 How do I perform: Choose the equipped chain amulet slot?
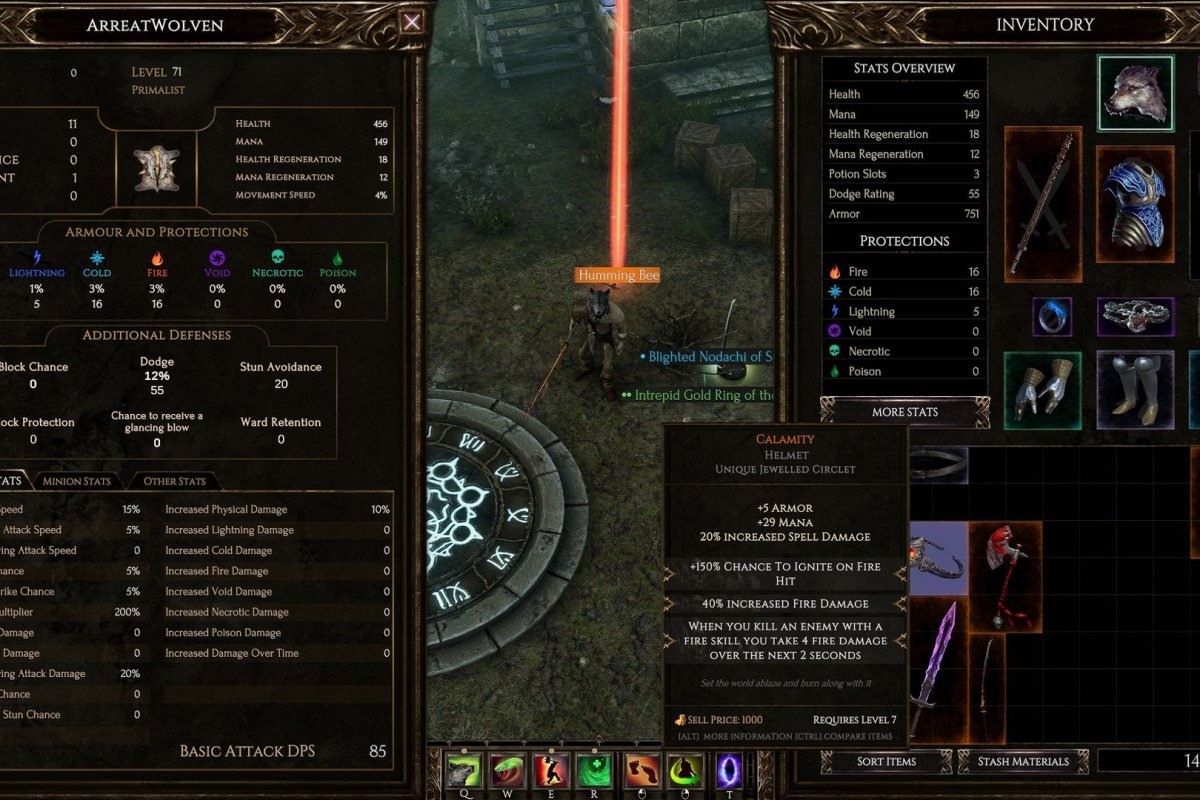coord(1135,316)
